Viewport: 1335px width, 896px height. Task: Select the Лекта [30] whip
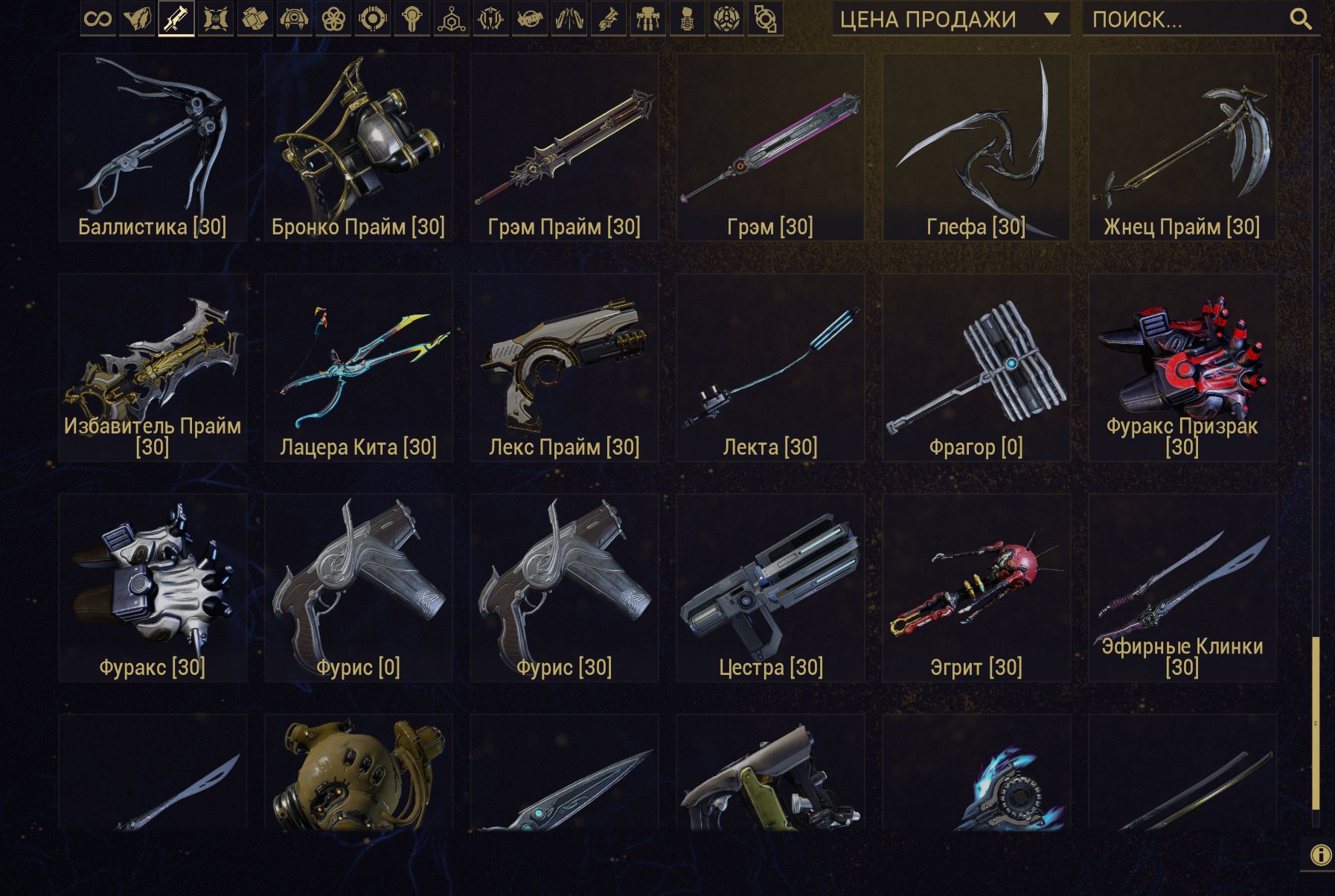(770, 368)
